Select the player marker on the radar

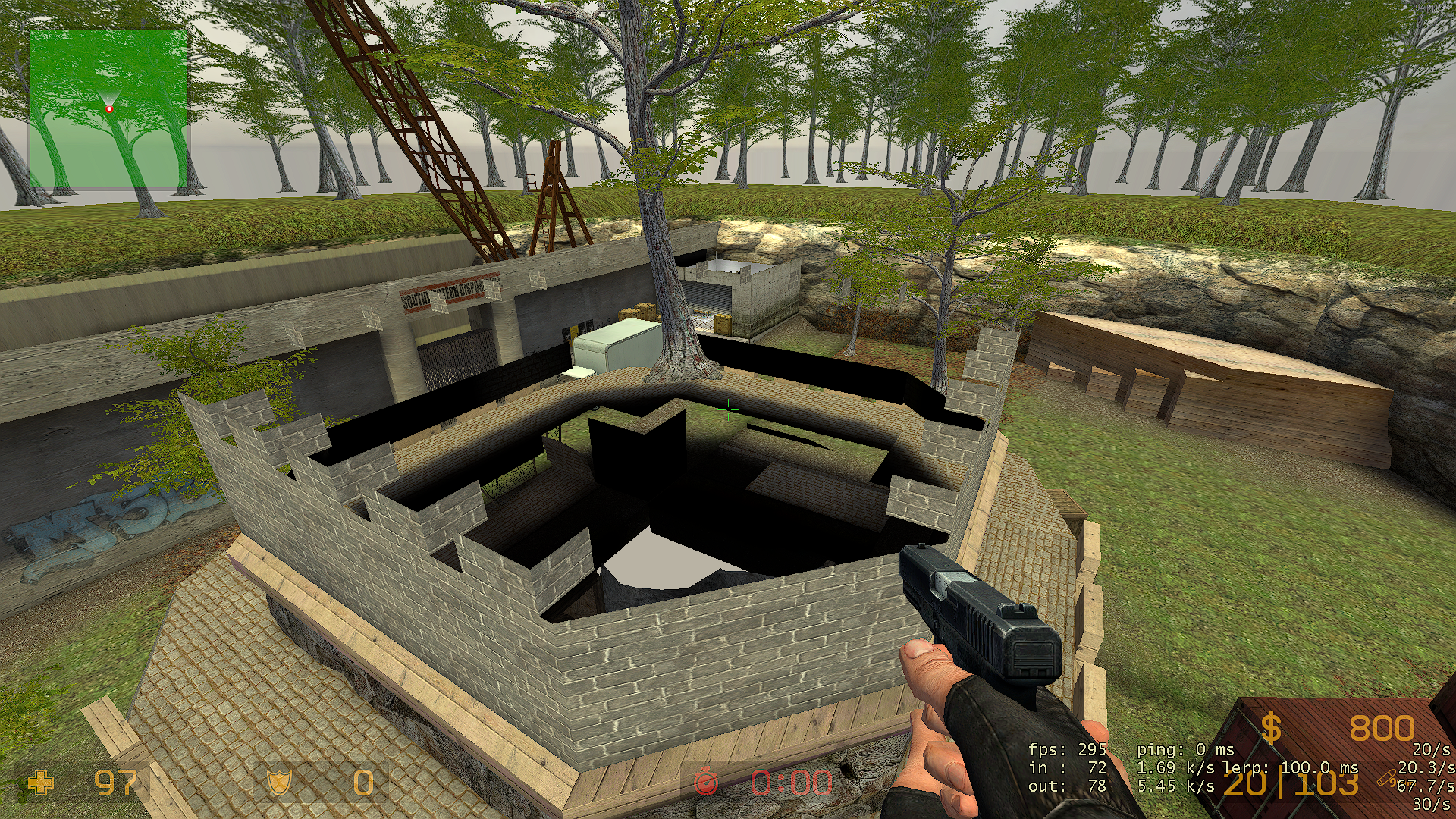pyautogui.click(x=109, y=109)
